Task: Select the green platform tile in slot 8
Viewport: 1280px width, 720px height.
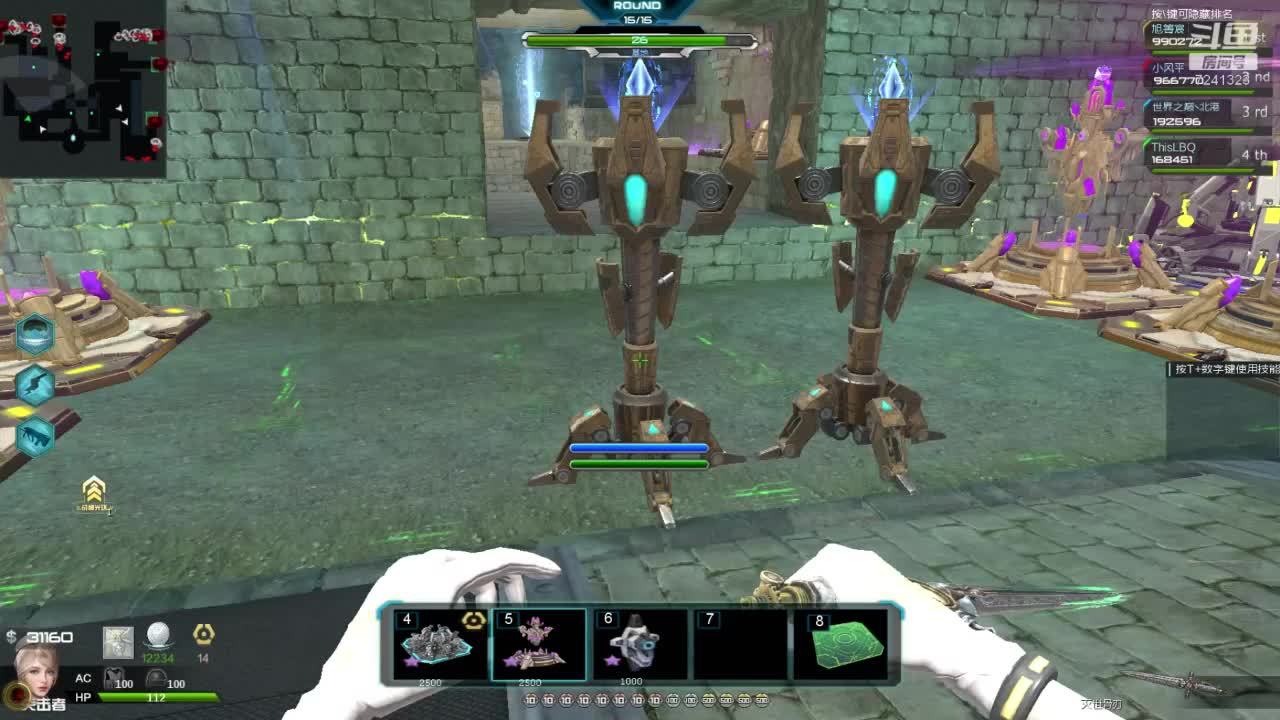Action: [x=841, y=645]
